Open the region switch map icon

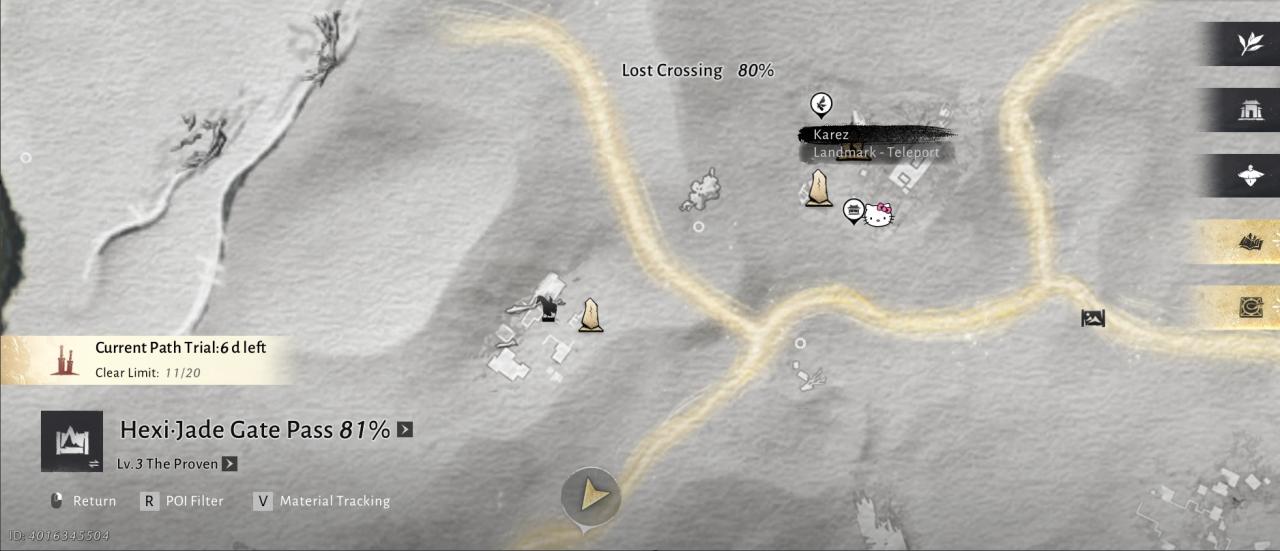[72, 441]
